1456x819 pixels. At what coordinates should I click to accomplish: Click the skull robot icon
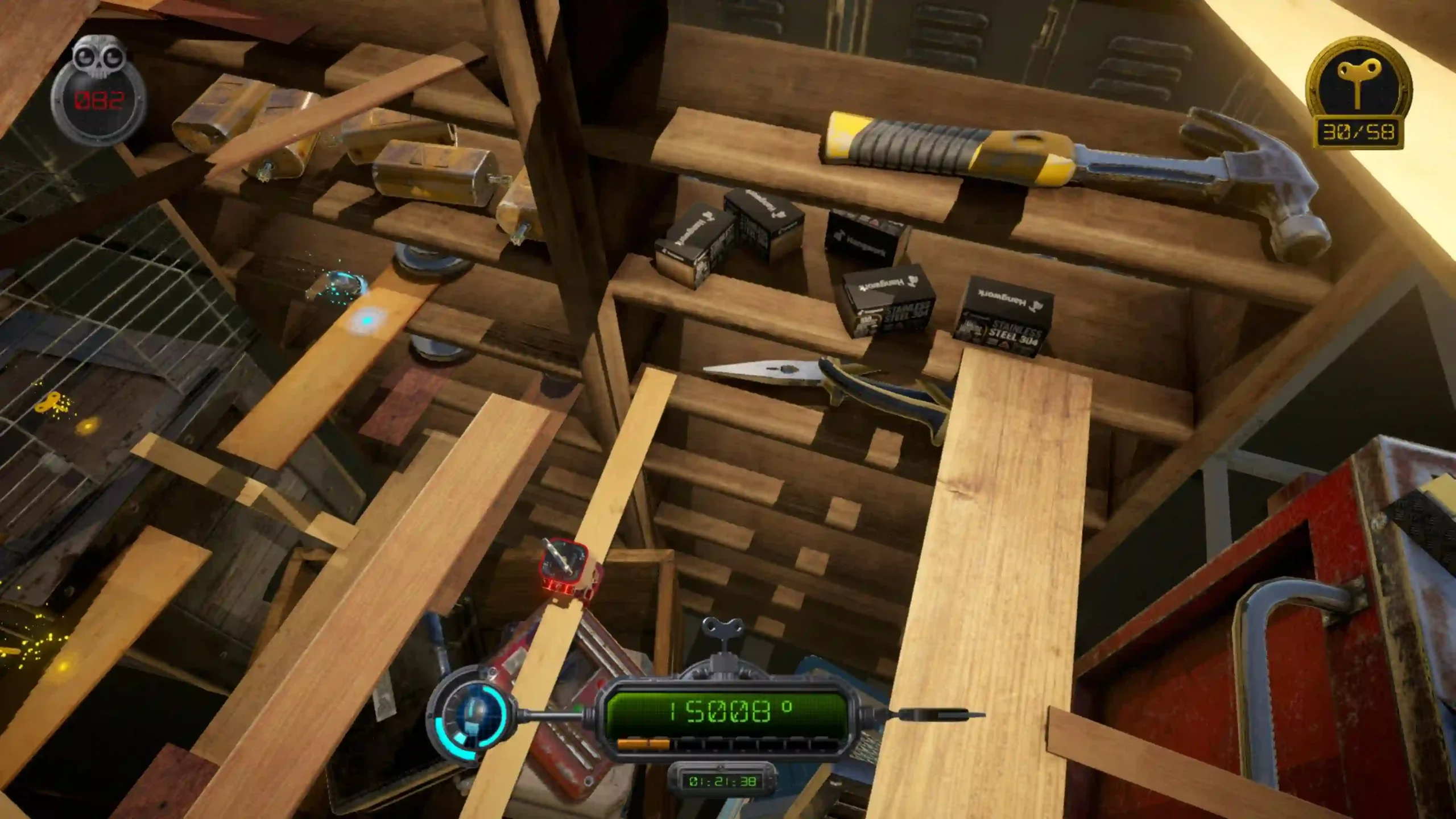(x=99, y=60)
